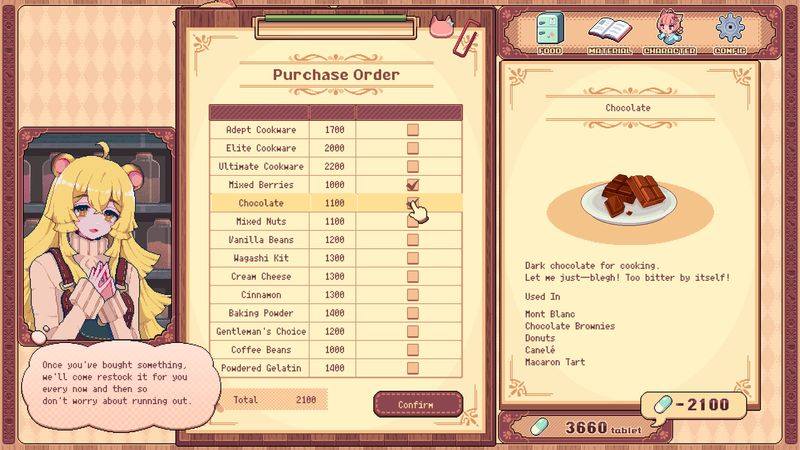This screenshot has width=800, height=450.
Task: Check the Powdered Gelatin checkbox
Action: (412, 368)
